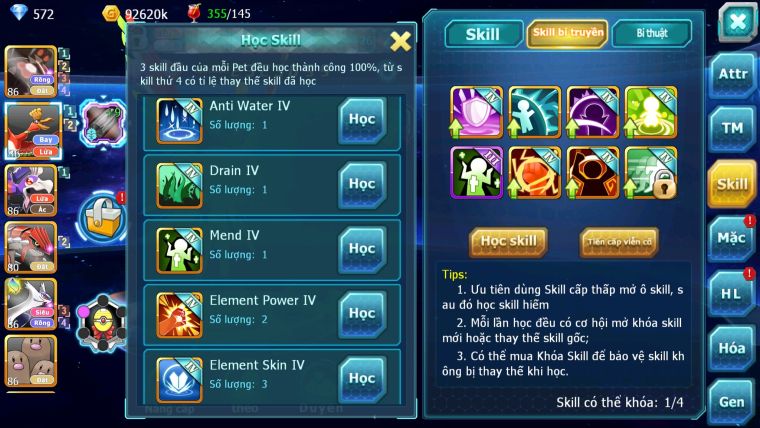Open the HL side tab
The width and height of the screenshot is (760, 428).
pyautogui.click(x=733, y=293)
